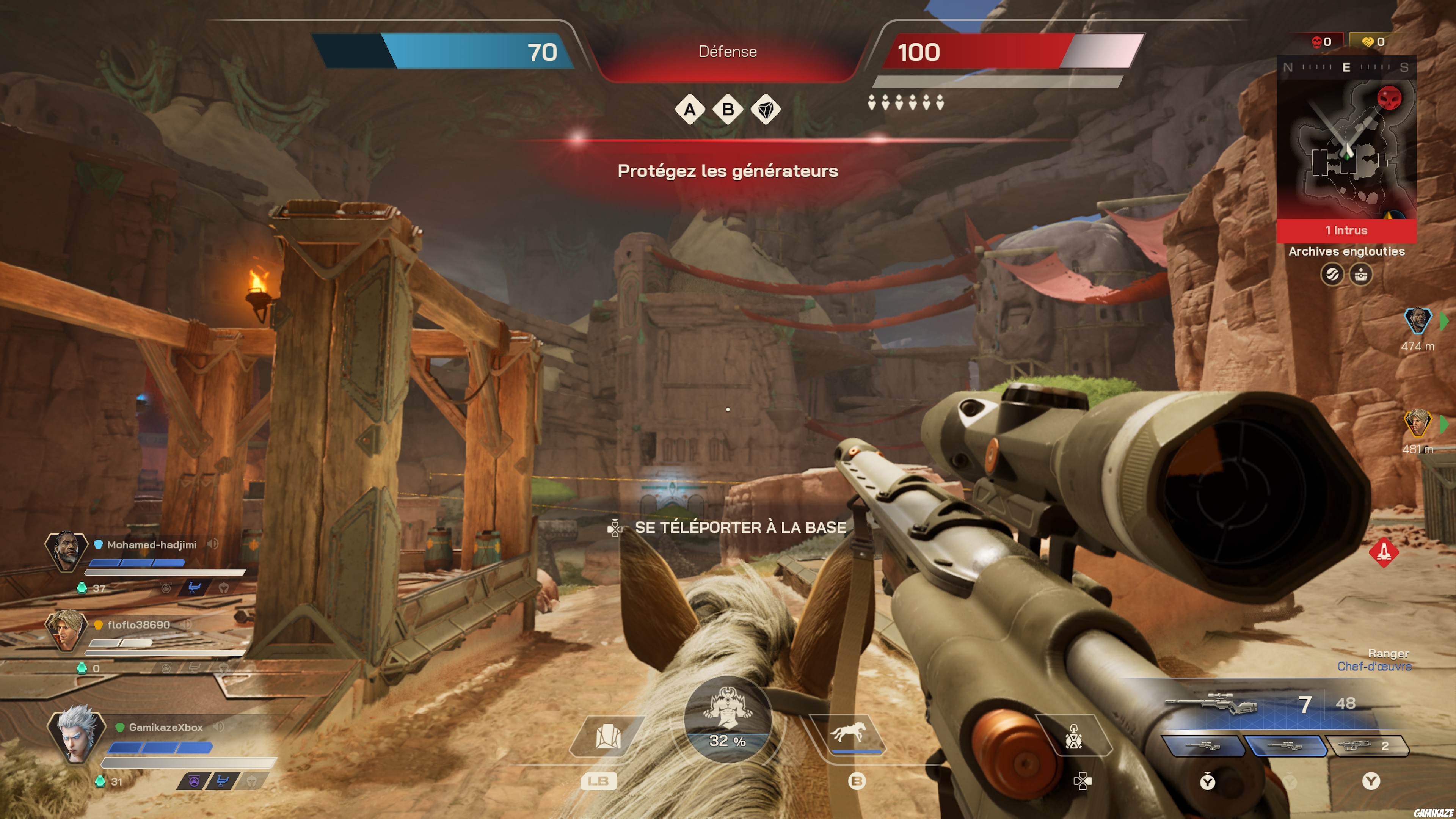Click the teammate marker showing 474 m
The width and height of the screenshot is (1456, 819).
[x=1418, y=320]
